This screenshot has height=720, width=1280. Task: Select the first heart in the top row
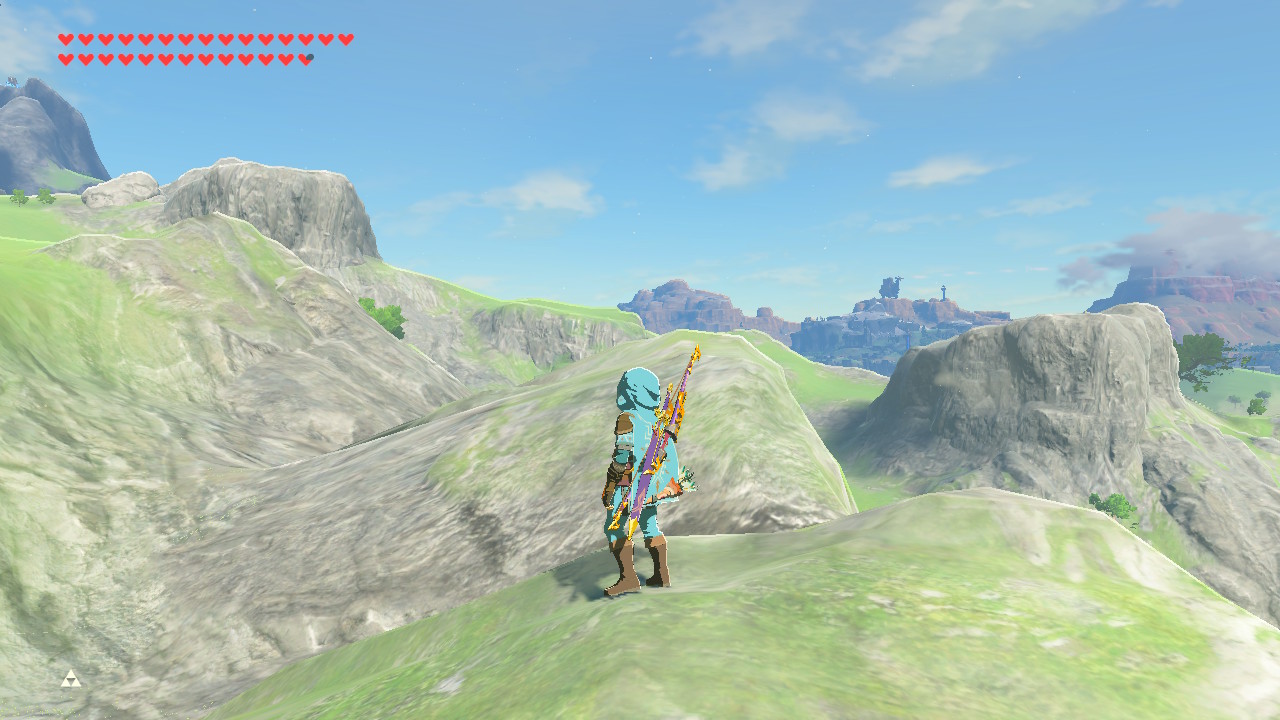66,40
